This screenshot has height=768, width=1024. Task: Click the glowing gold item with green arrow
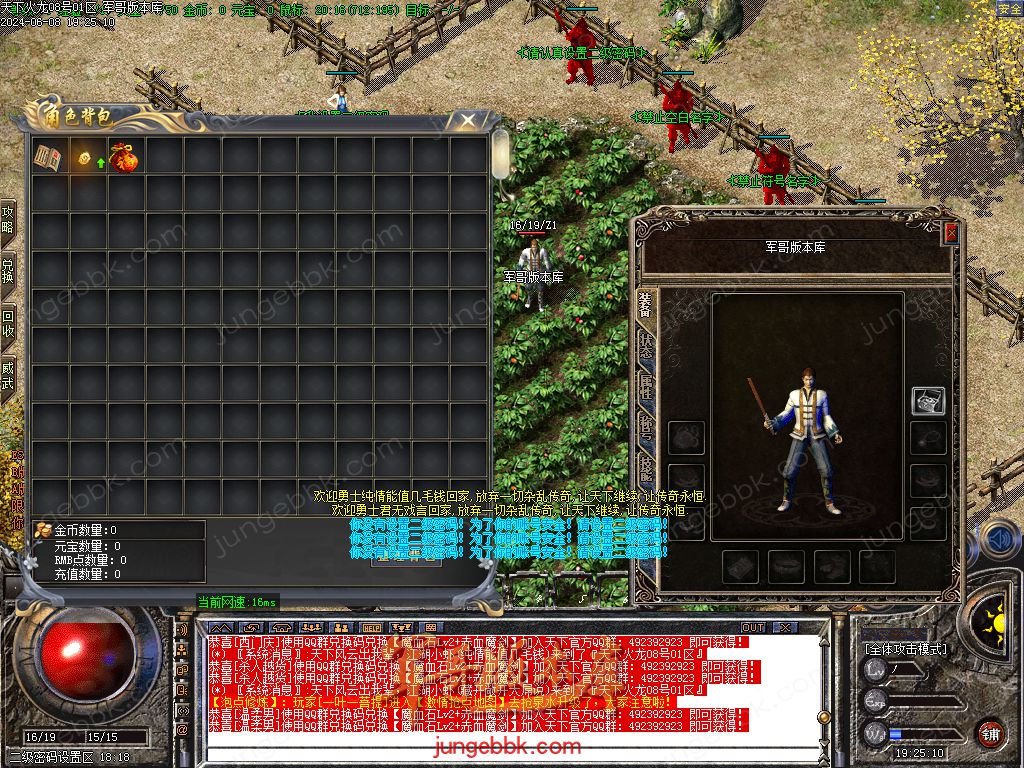(86, 158)
